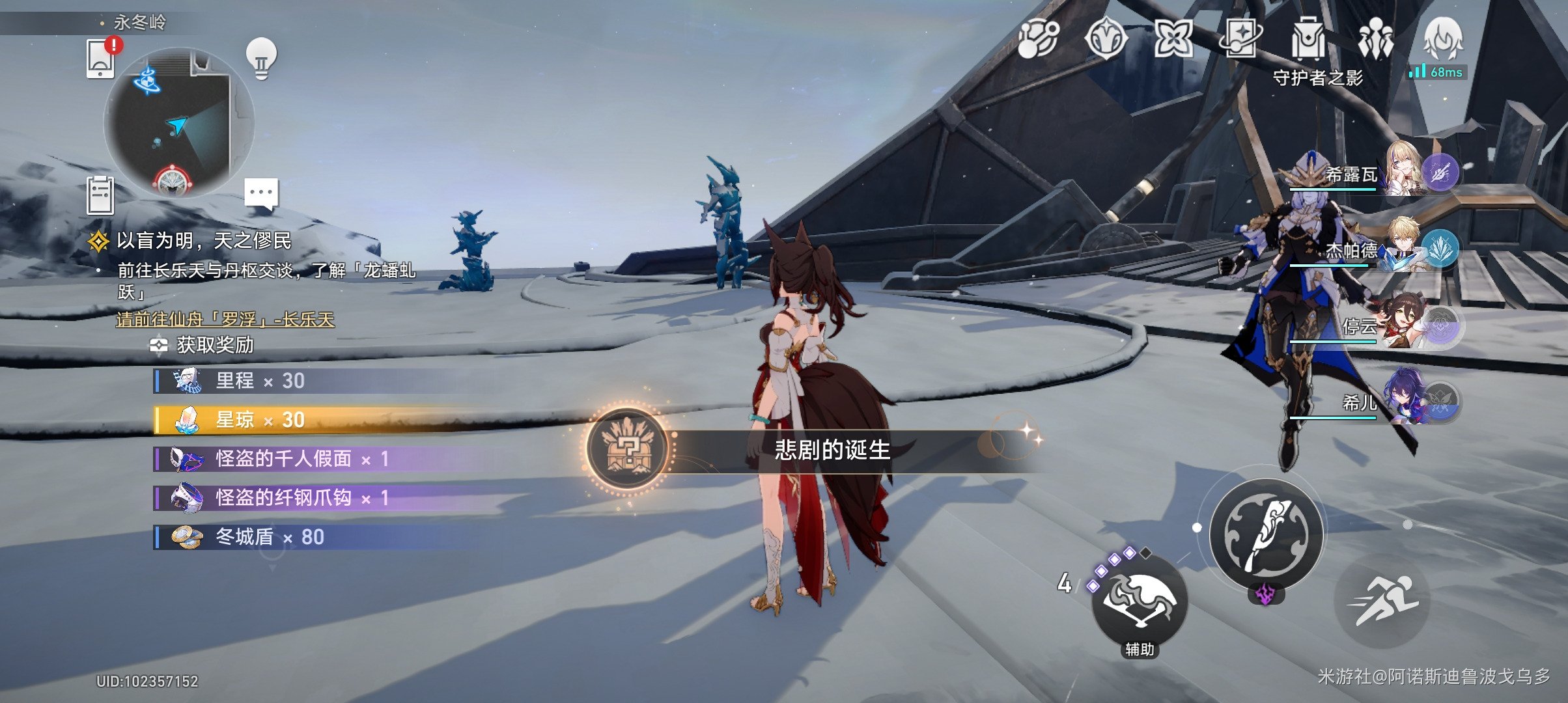Open the lightbulb hint icon
1568x703 pixels.
click(x=261, y=59)
